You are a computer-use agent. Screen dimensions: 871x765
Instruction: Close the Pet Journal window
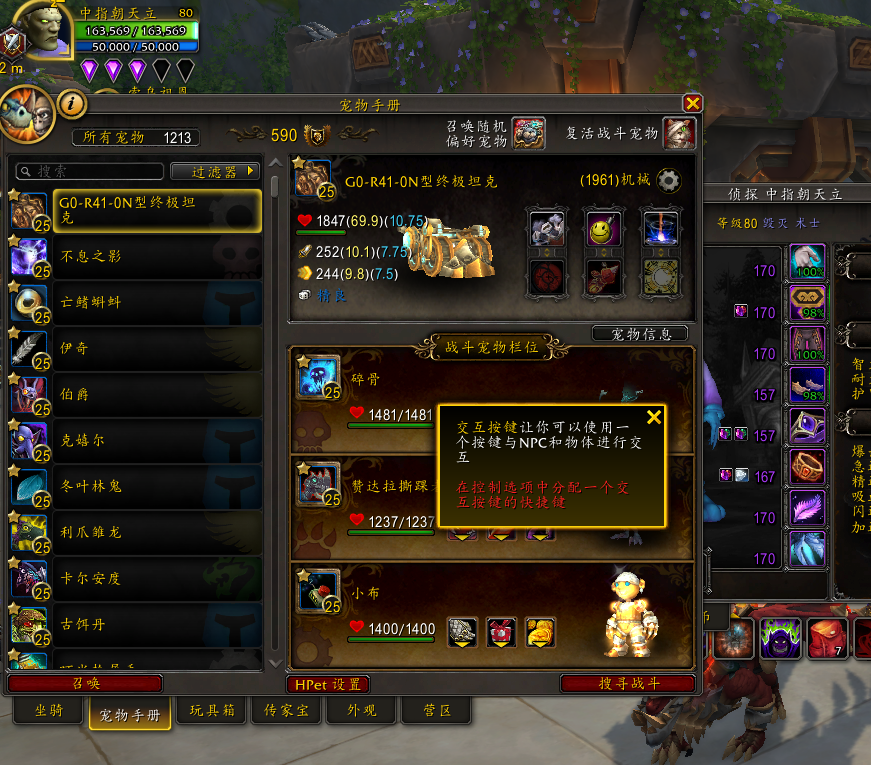point(692,103)
